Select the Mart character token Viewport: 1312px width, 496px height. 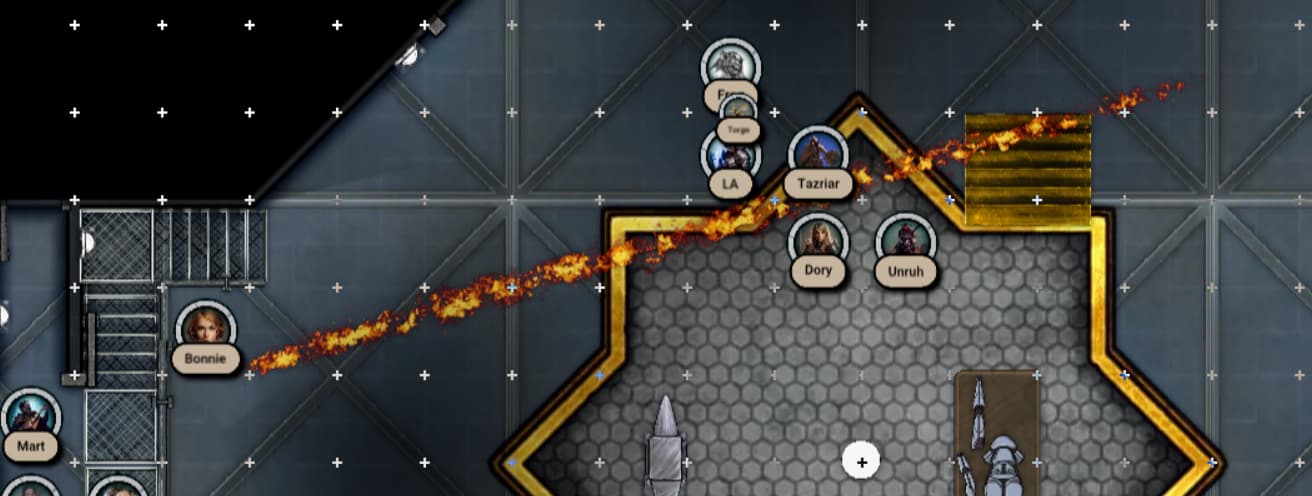(31, 418)
